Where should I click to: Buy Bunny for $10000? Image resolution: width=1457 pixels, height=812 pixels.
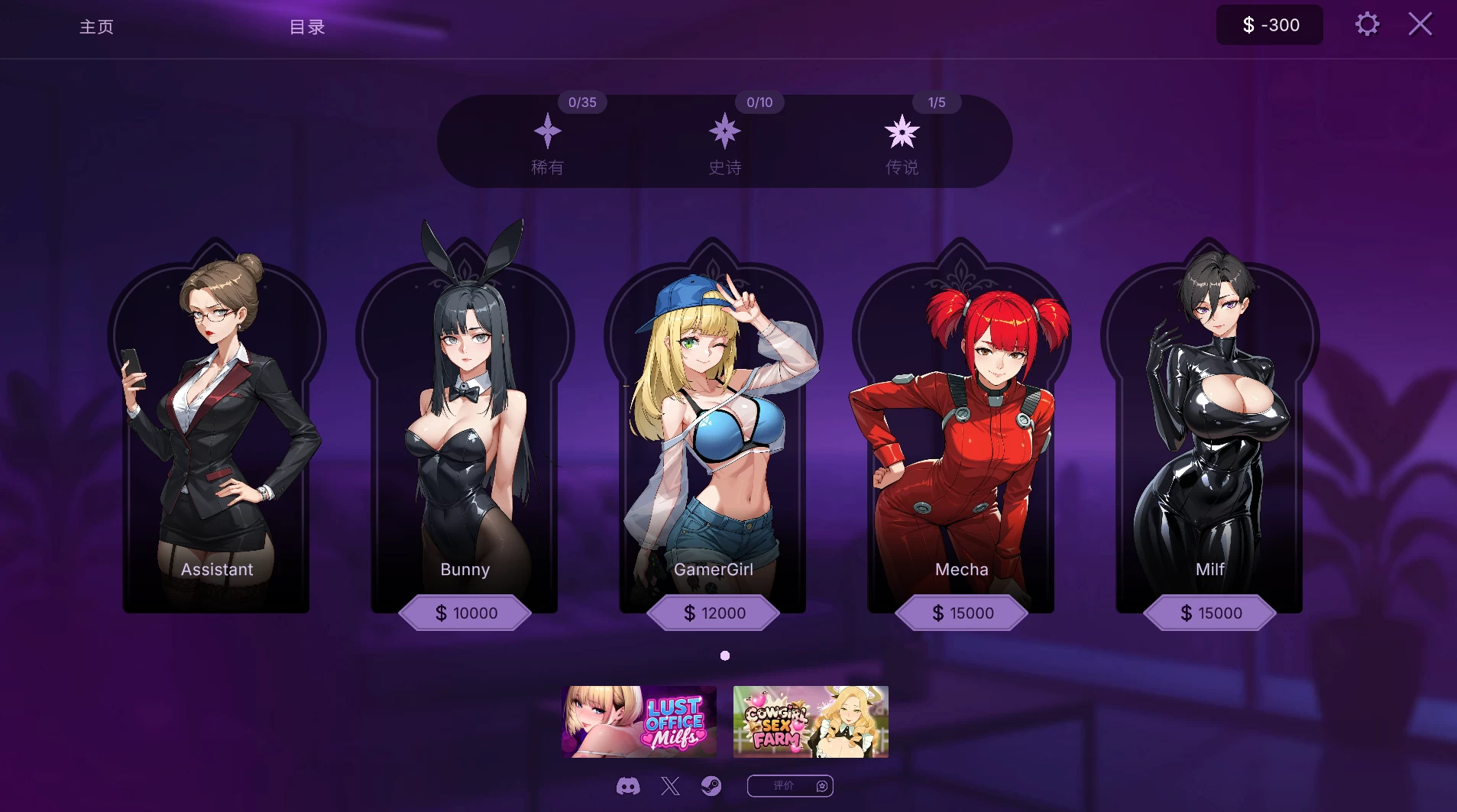pyautogui.click(x=465, y=613)
